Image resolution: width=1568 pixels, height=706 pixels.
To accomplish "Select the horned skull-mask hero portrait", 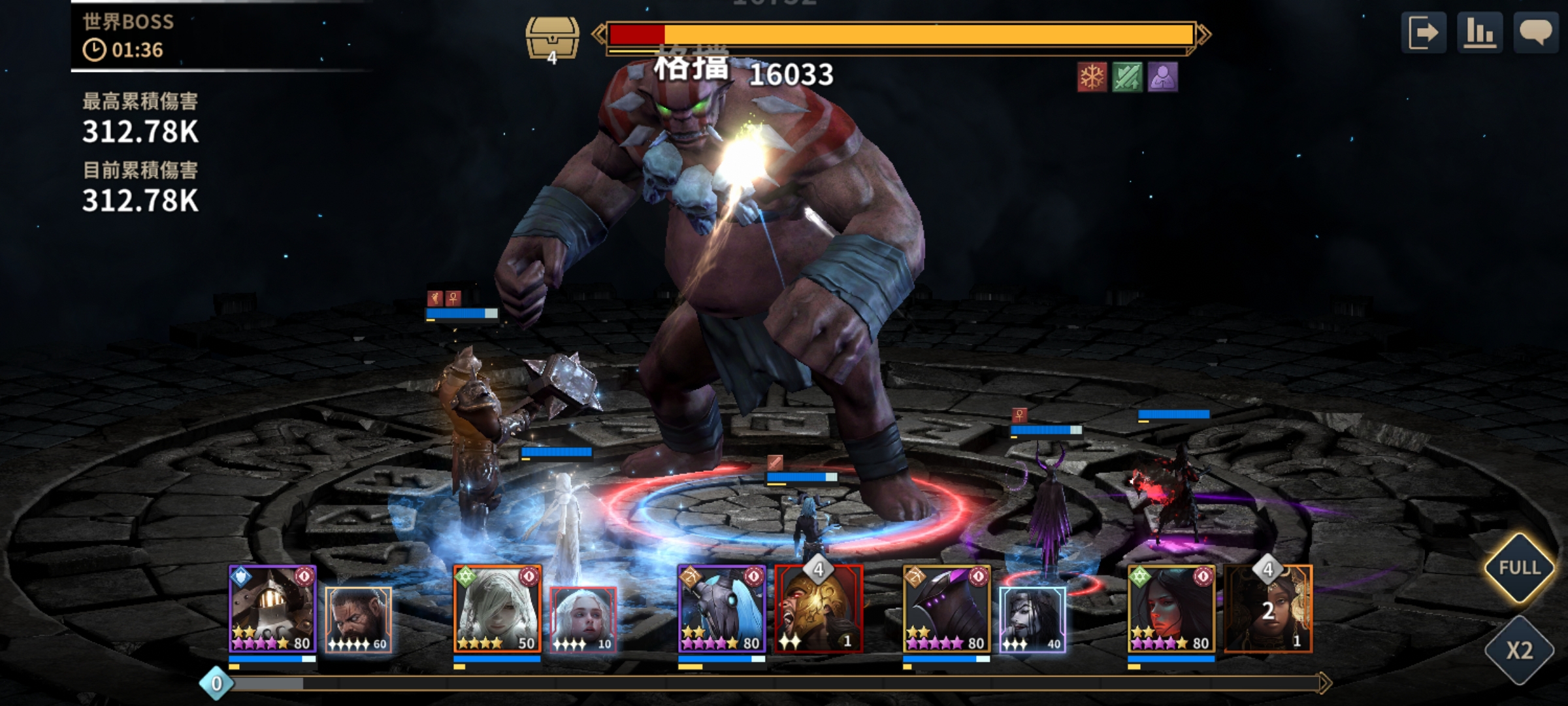I will tap(721, 609).
